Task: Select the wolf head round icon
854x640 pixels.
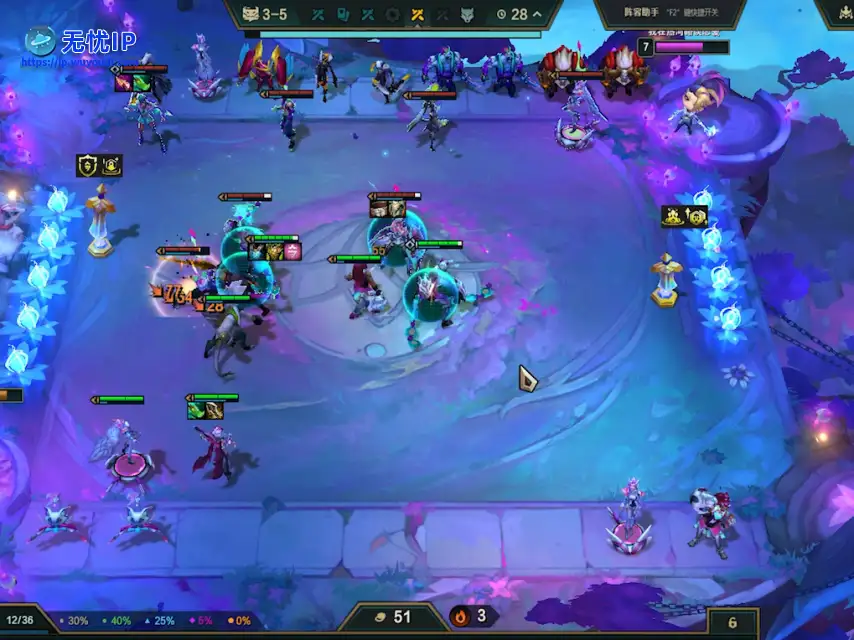Action: (x=467, y=15)
